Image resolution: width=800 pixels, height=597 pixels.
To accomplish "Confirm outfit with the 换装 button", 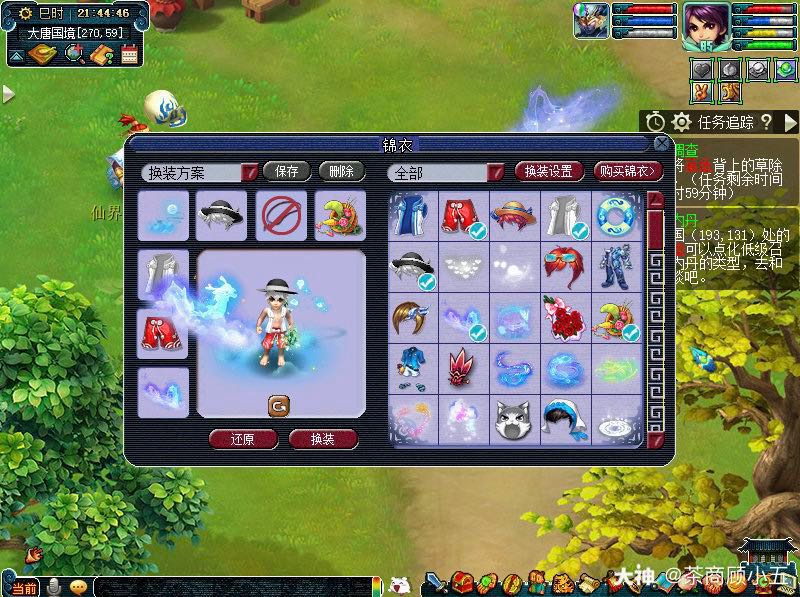I will [322, 439].
